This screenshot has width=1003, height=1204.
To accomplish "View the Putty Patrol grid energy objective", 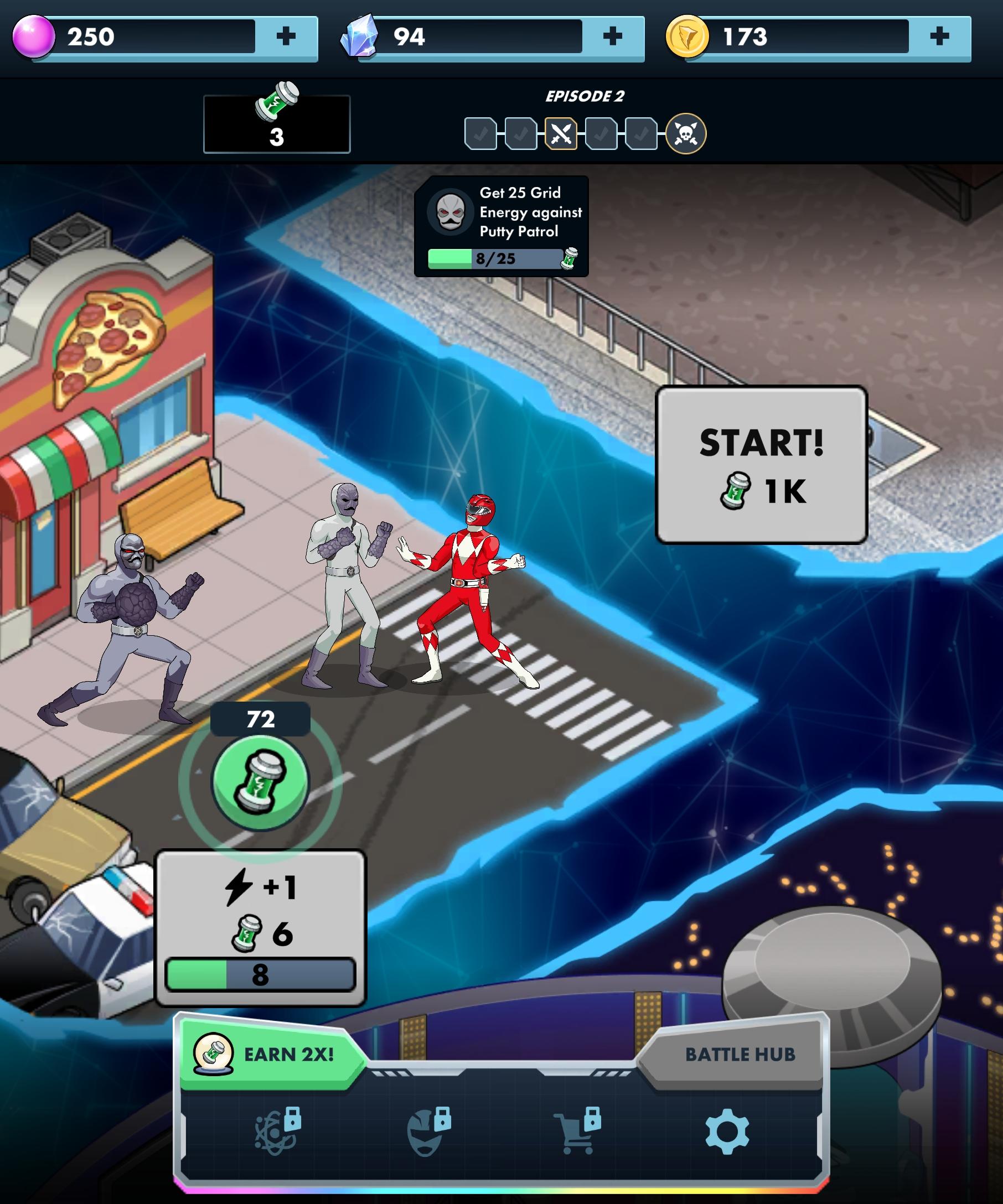I will coord(501,226).
